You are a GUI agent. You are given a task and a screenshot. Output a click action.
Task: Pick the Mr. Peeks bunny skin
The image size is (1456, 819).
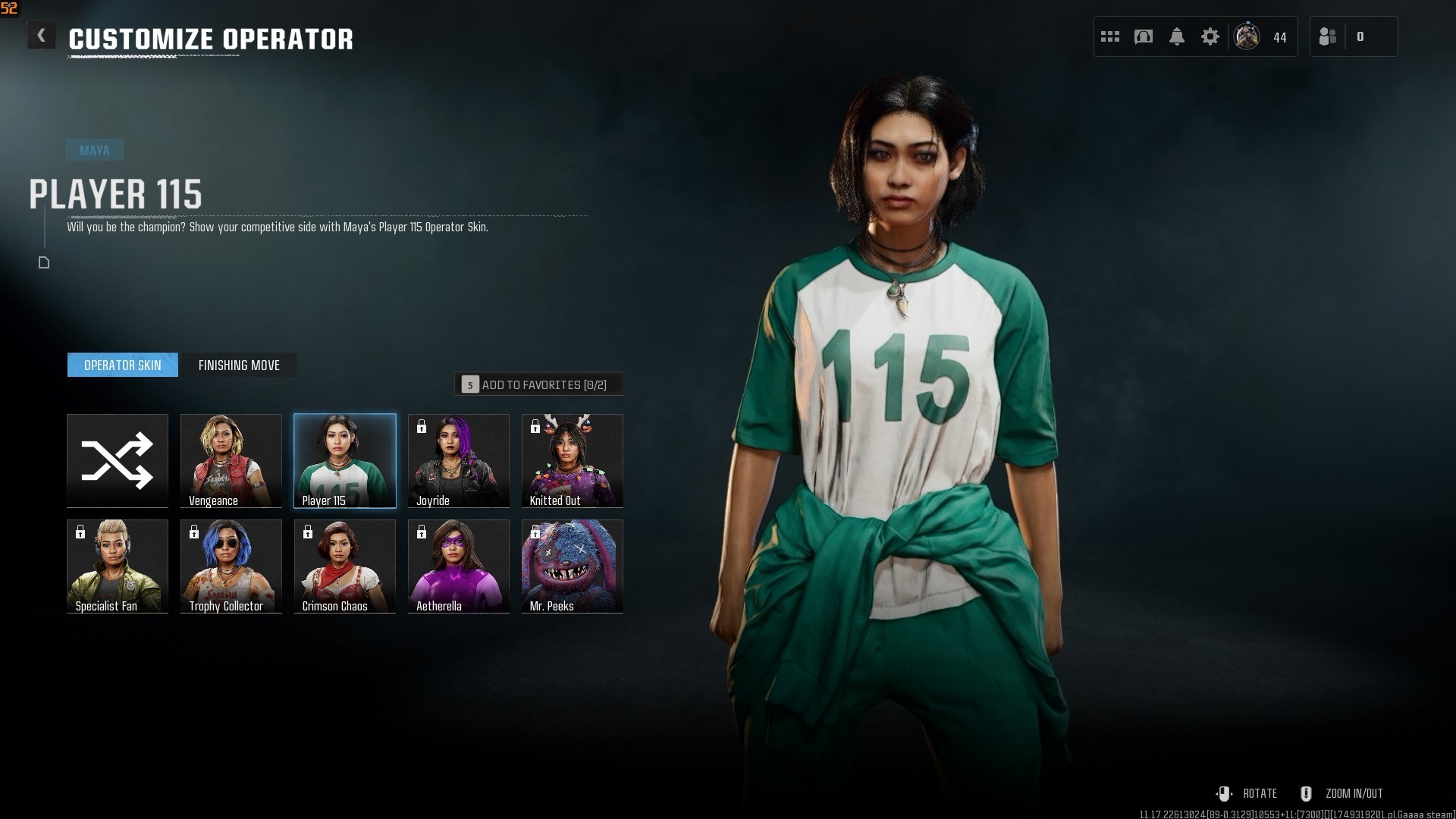(573, 566)
